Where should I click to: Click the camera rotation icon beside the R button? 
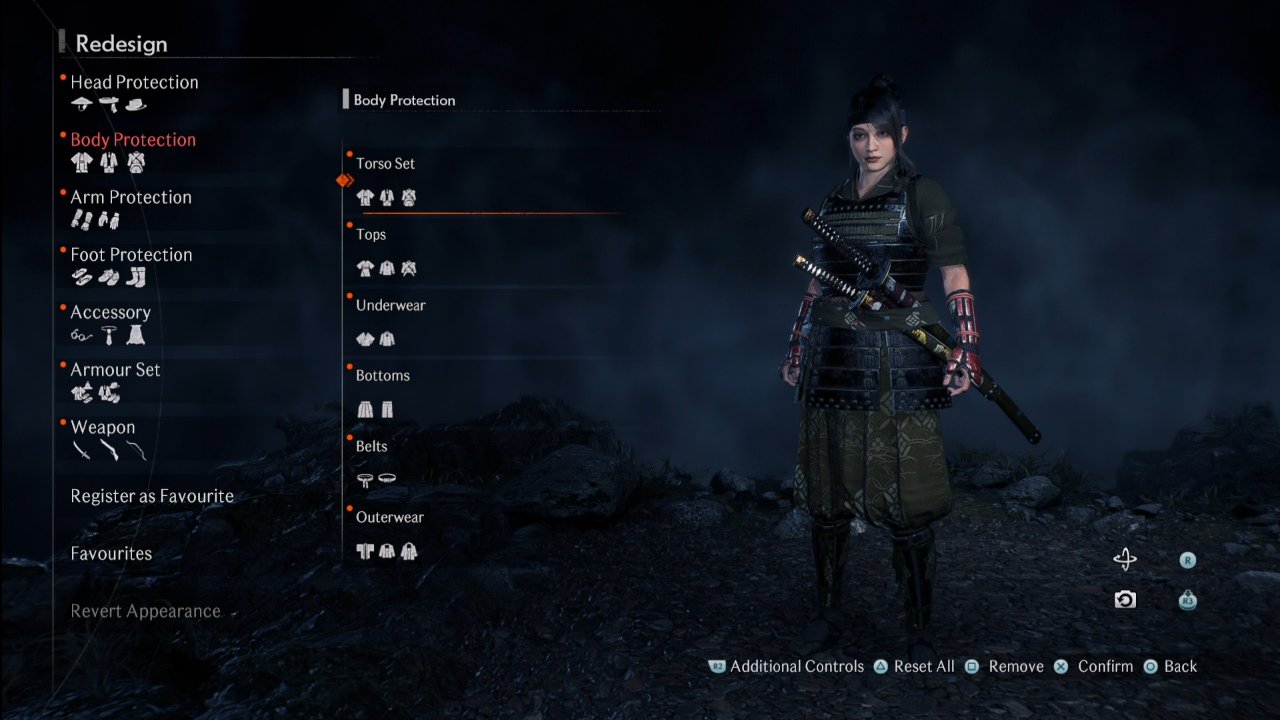click(1126, 560)
